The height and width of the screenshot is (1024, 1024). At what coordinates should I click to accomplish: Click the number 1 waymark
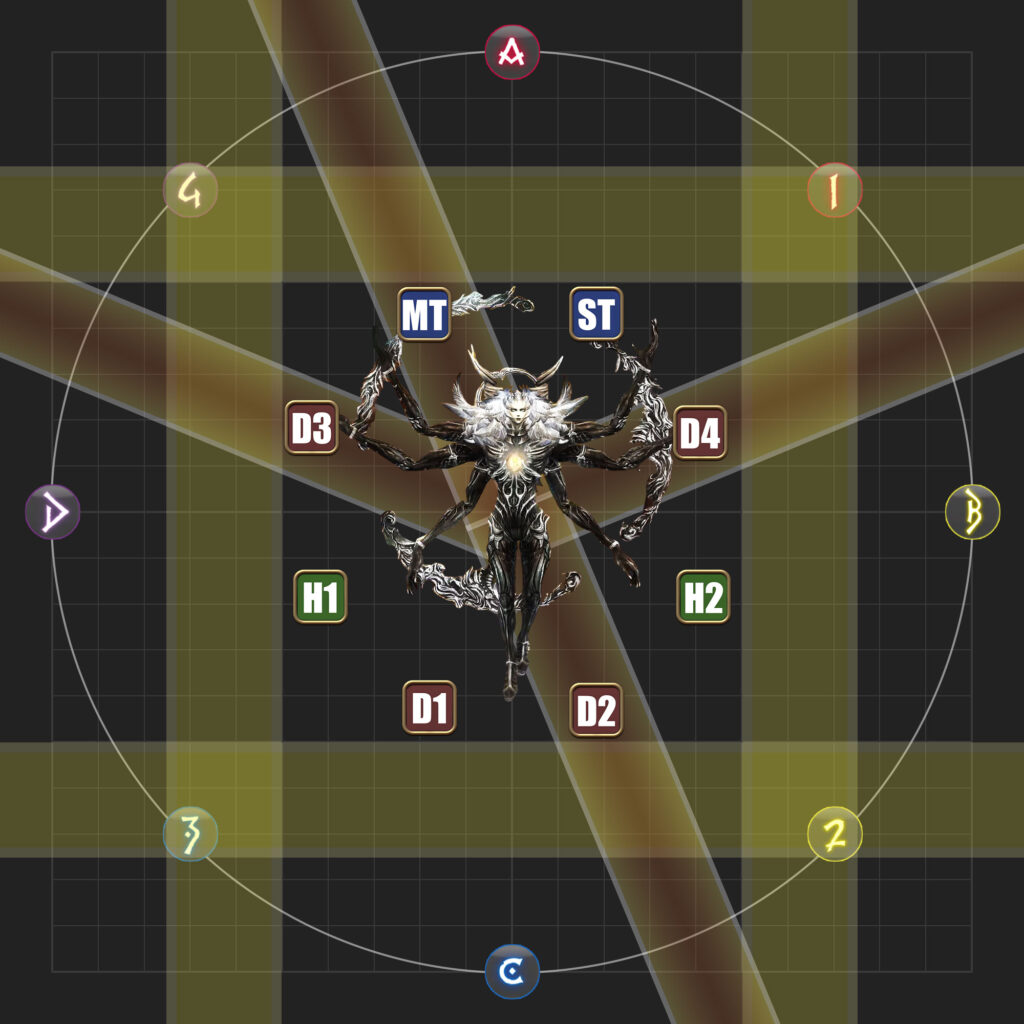tap(835, 190)
